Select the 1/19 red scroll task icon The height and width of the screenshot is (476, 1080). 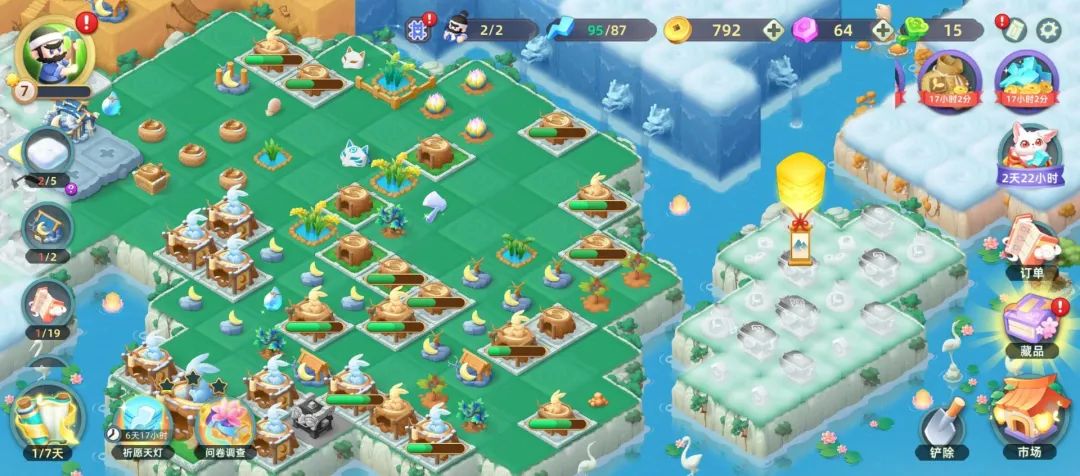pyautogui.click(x=47, y=307)
